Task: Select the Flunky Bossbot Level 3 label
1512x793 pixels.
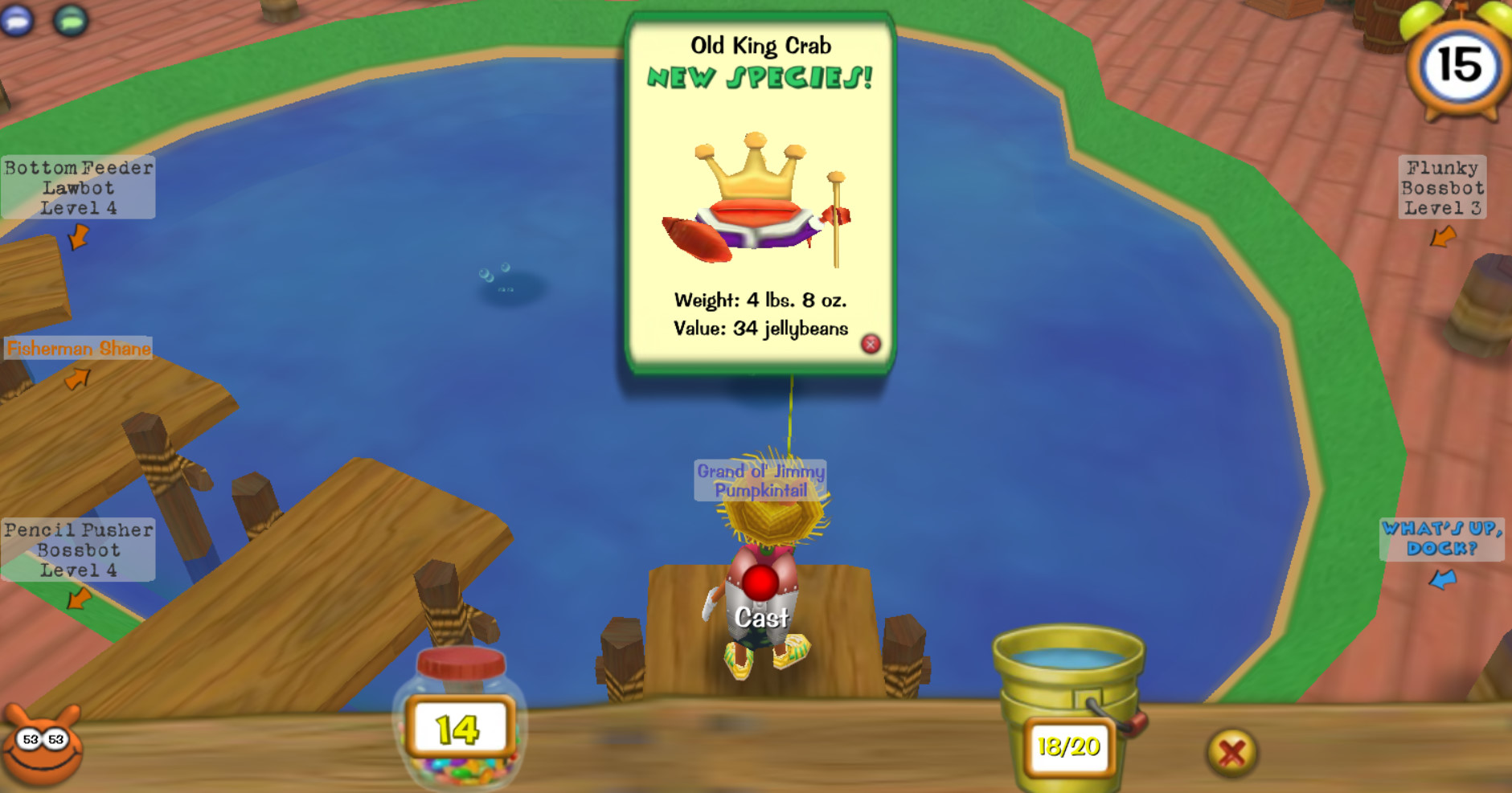Action: pos(1443,188)
